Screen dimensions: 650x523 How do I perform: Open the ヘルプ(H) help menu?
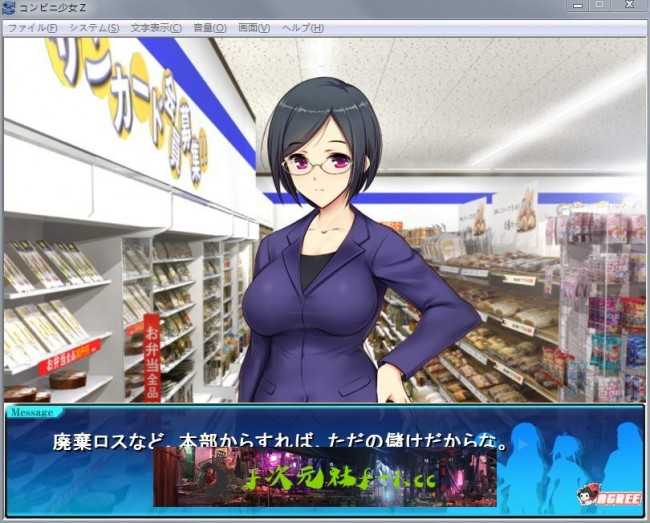(303, 28)
